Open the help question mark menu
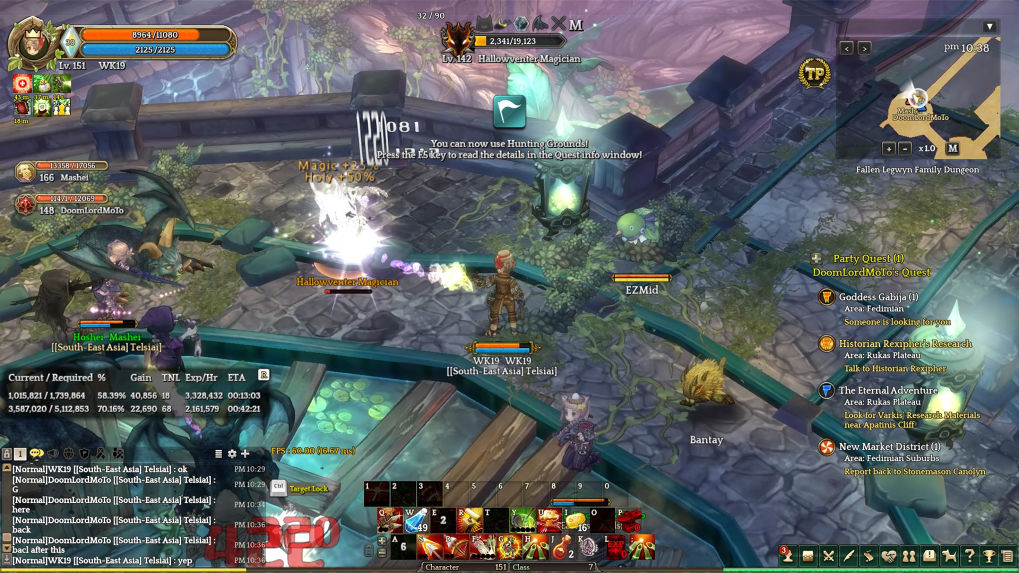The height and width of the screenshot is (573, 1019). [969, 556]
